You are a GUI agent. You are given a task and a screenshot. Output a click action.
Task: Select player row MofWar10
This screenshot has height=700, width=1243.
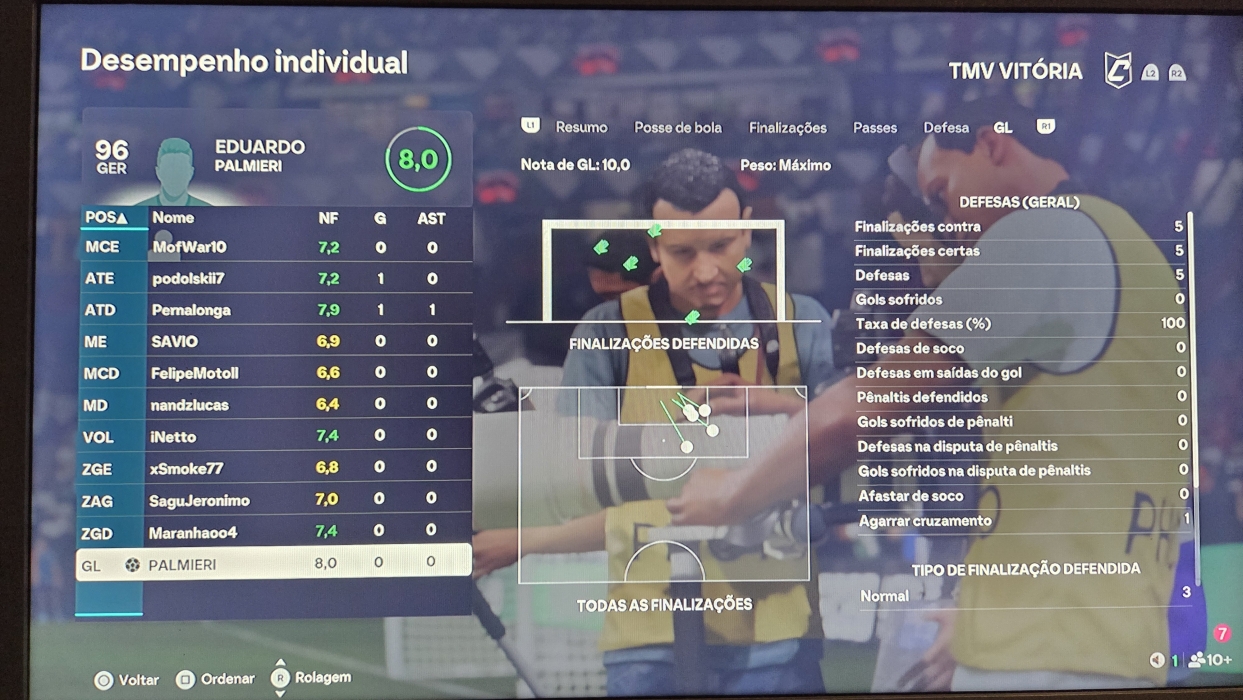tap(189, 247)
